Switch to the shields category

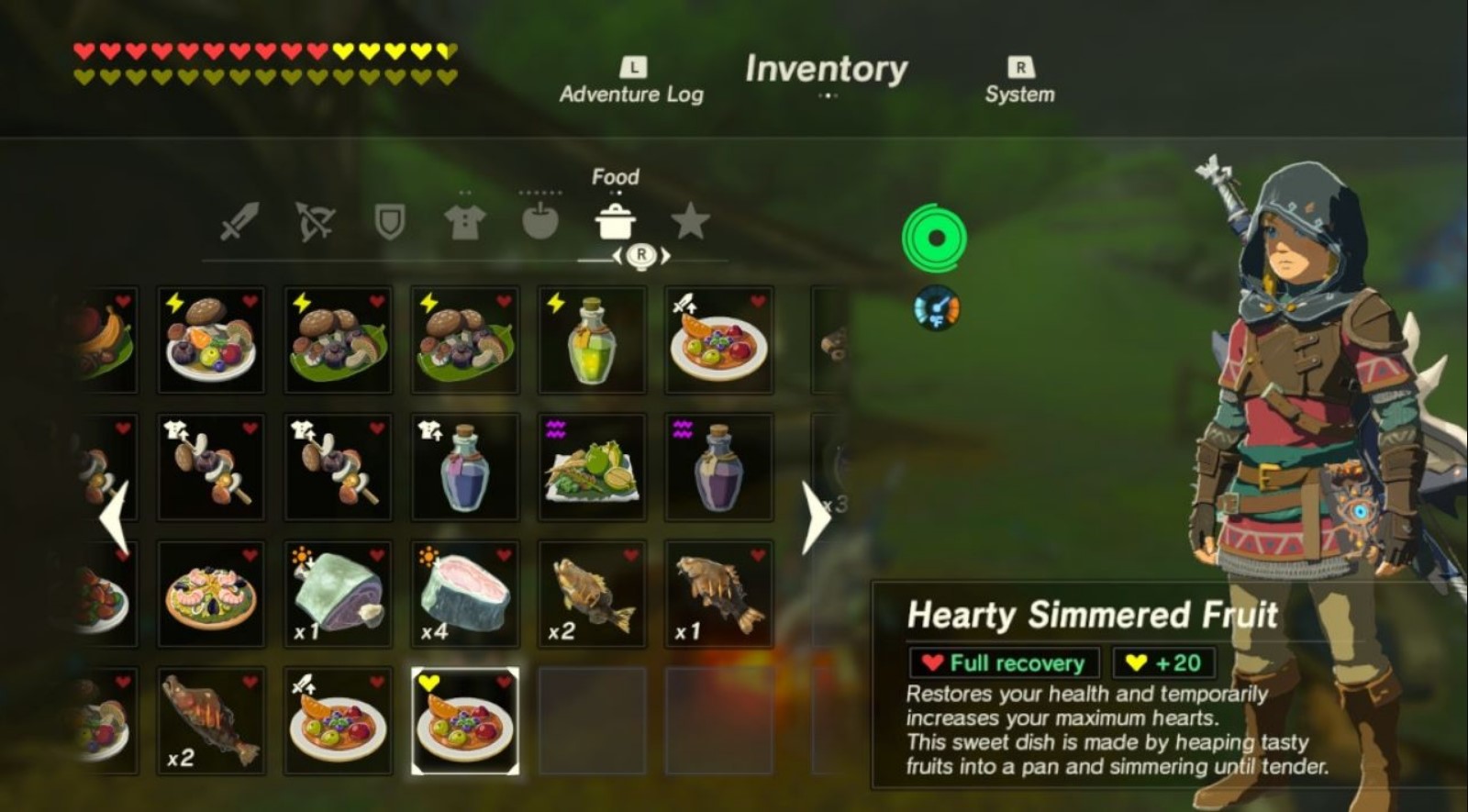(x=389, y=220)
